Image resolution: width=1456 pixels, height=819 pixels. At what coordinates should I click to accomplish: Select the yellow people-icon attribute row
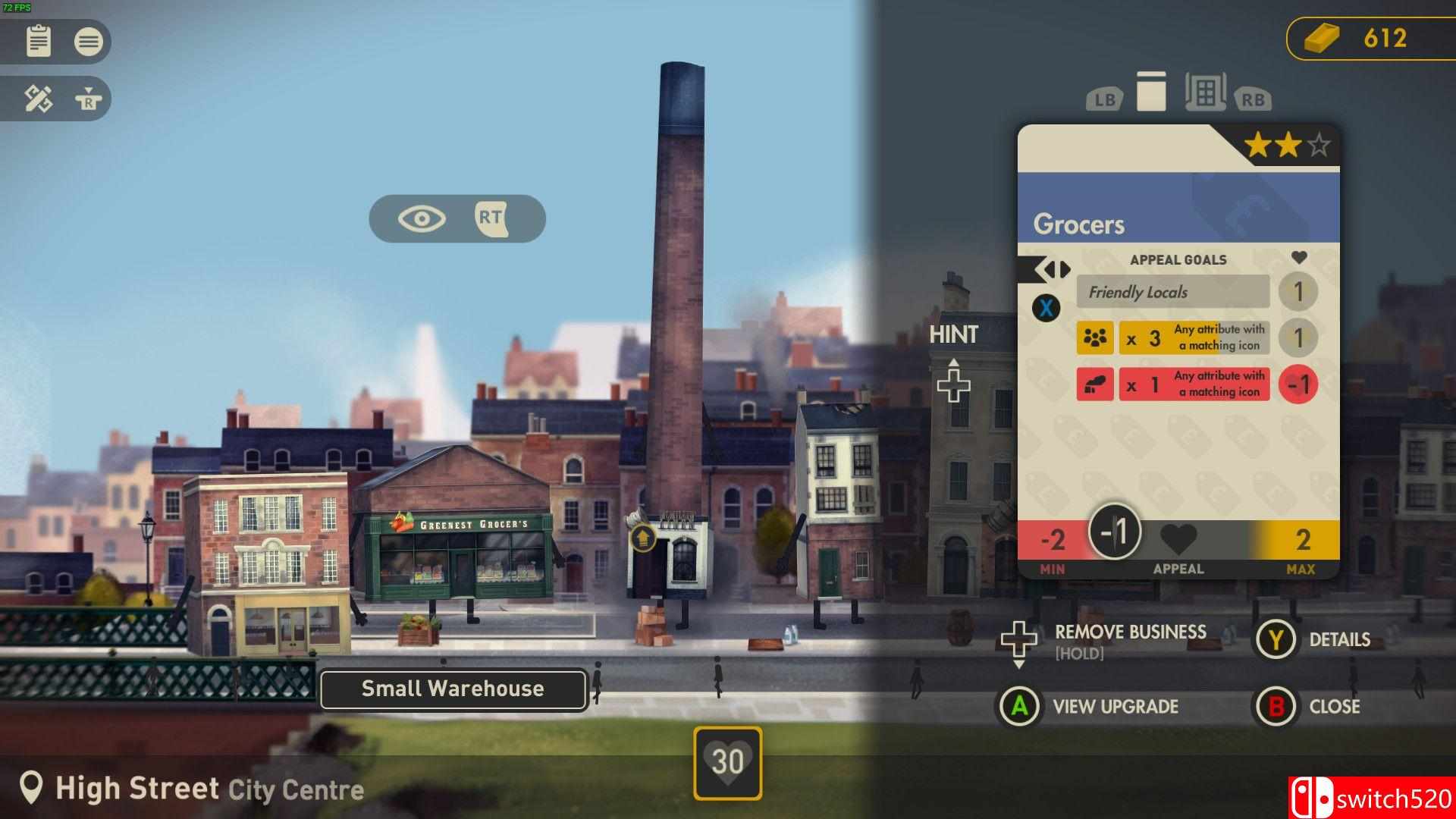(x=1172, y=338)
